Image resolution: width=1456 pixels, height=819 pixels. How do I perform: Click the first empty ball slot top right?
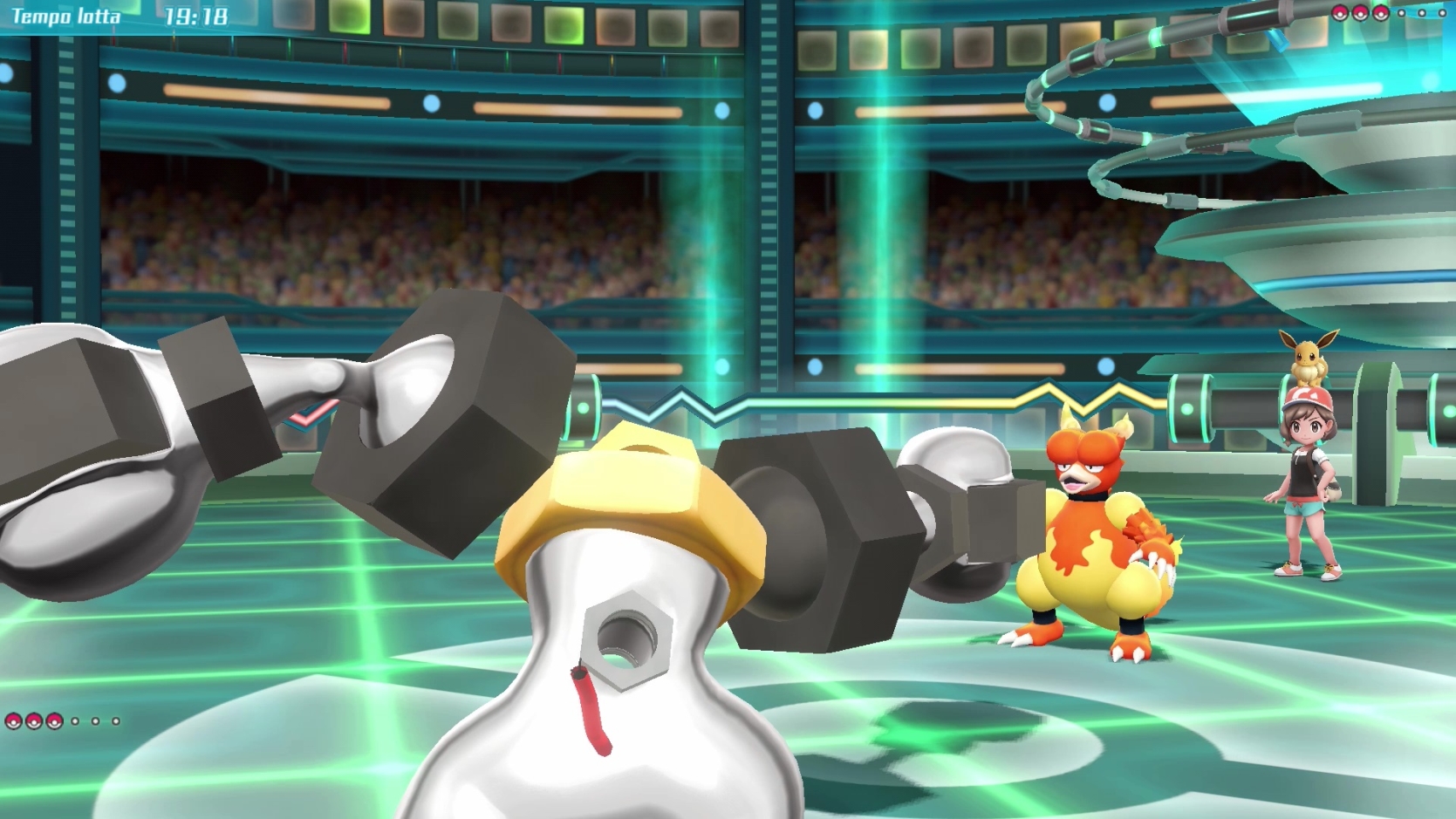(x=1402, y=13)
